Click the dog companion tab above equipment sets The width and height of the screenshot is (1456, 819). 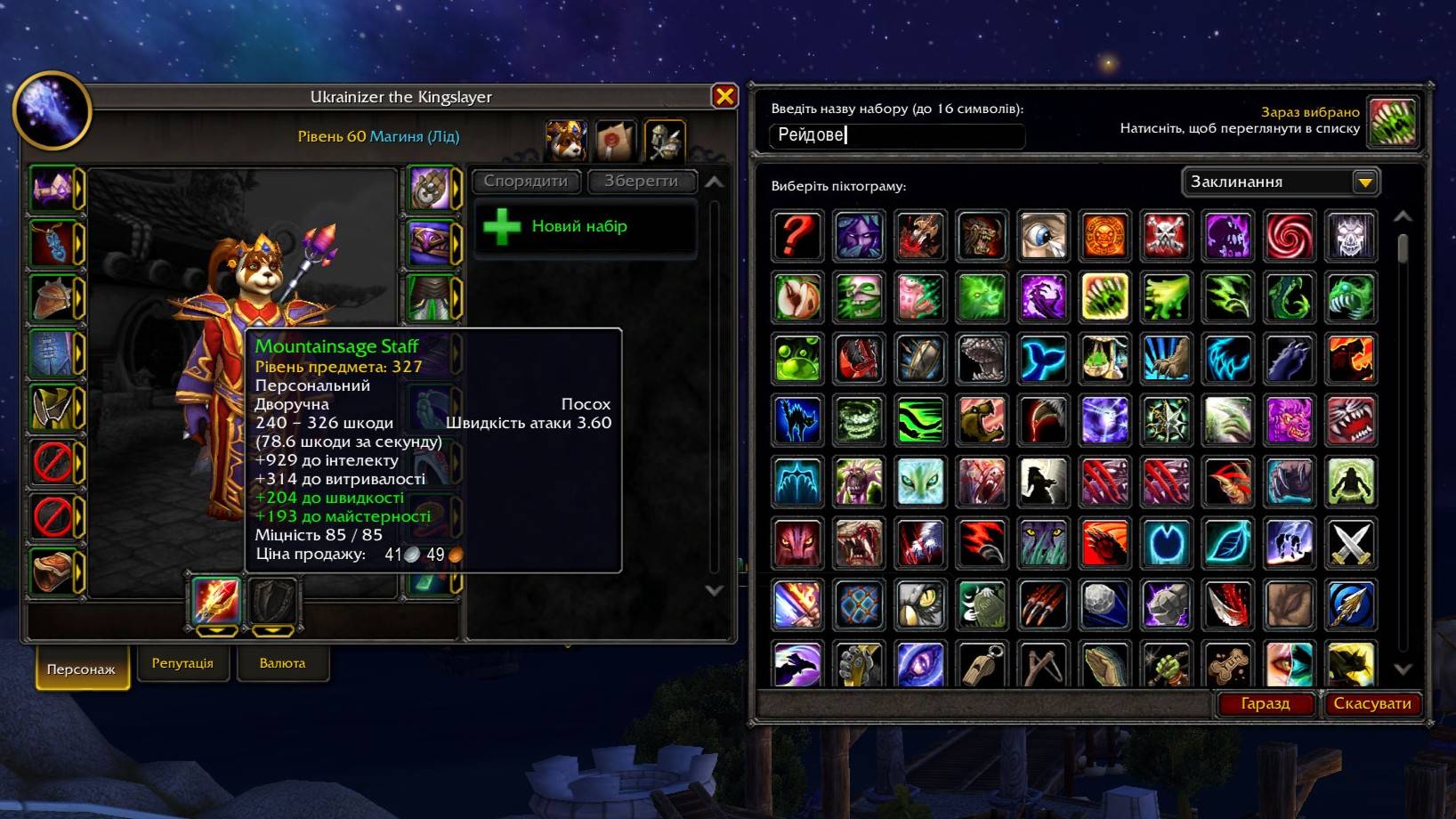pyautogui.click(x=567, y=140)
